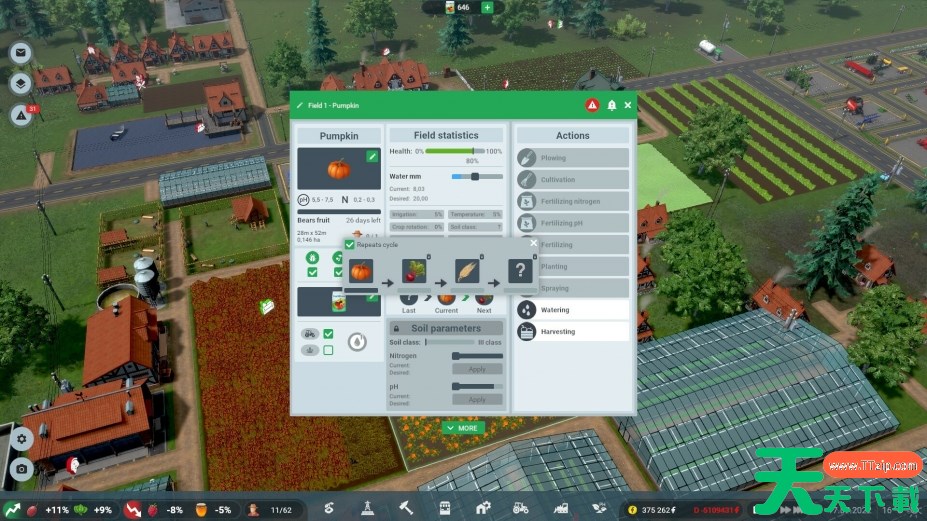The width and height of the screenshot is (927, 521).
Task: Close the crop rotation cycle popup
Action: (533, 243)
